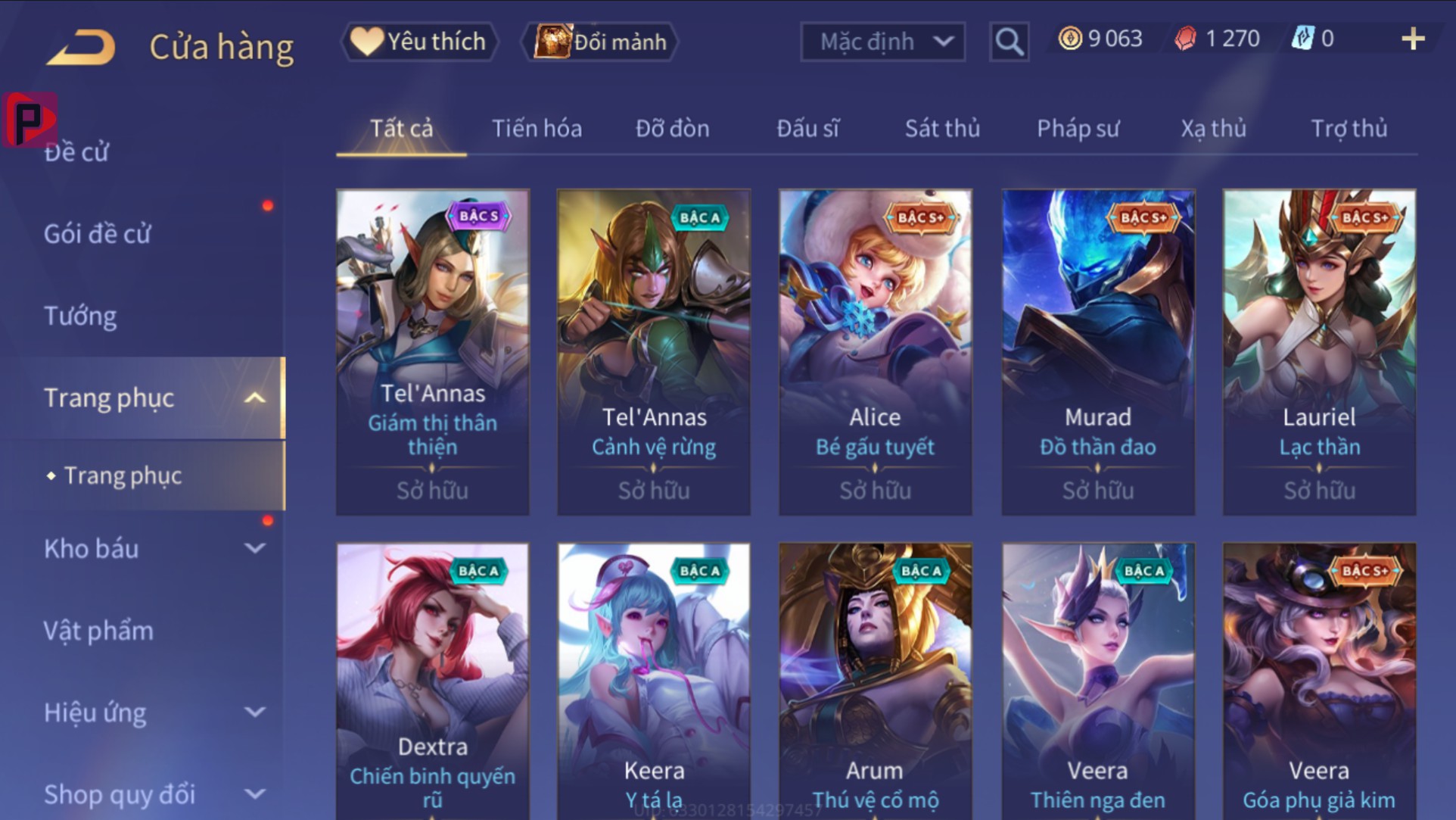Filter skins by Sát thủ
The image size is (1456, 820).
coord(942,129)
